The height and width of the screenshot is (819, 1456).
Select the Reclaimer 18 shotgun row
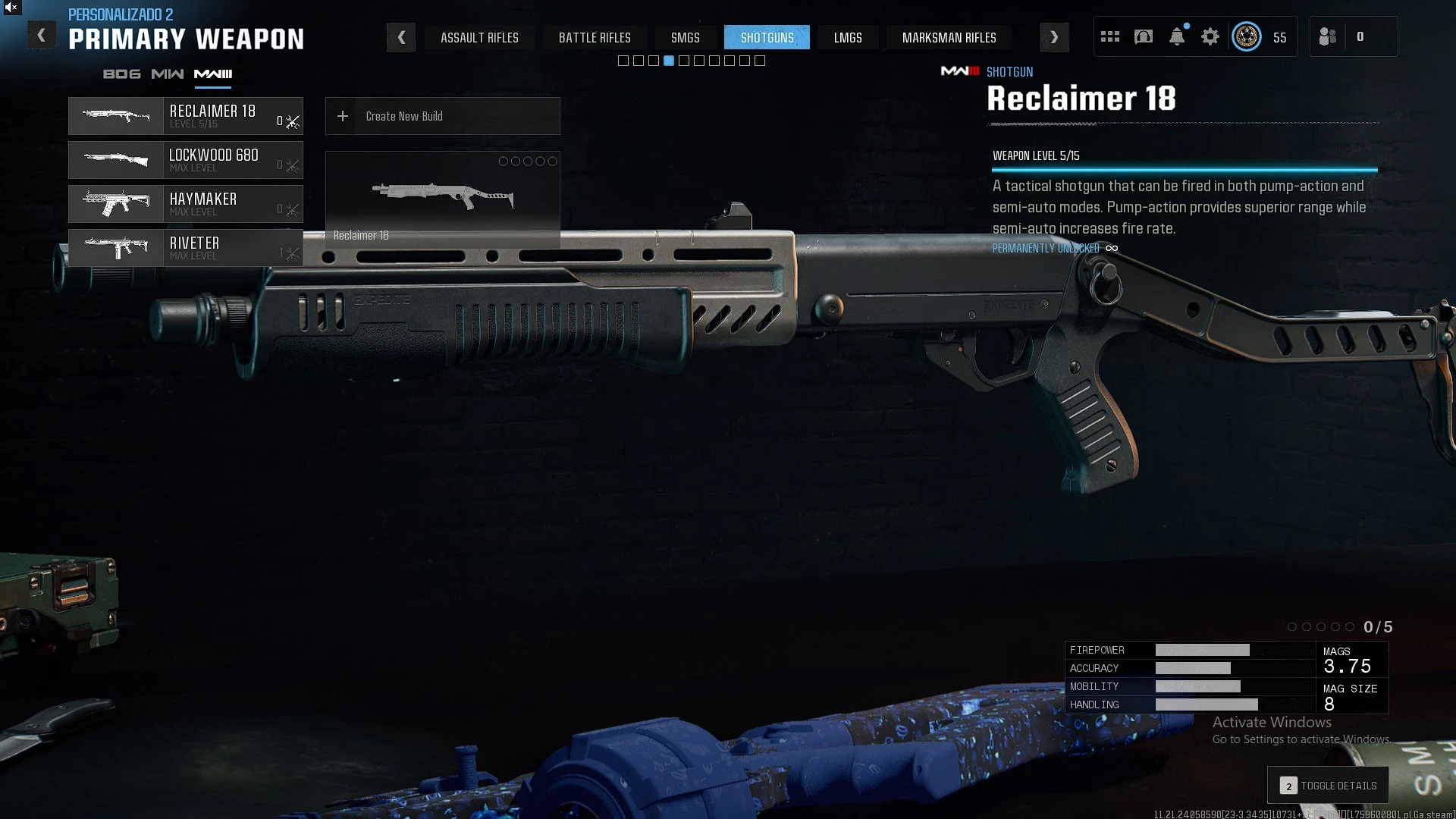coord(186,116)
